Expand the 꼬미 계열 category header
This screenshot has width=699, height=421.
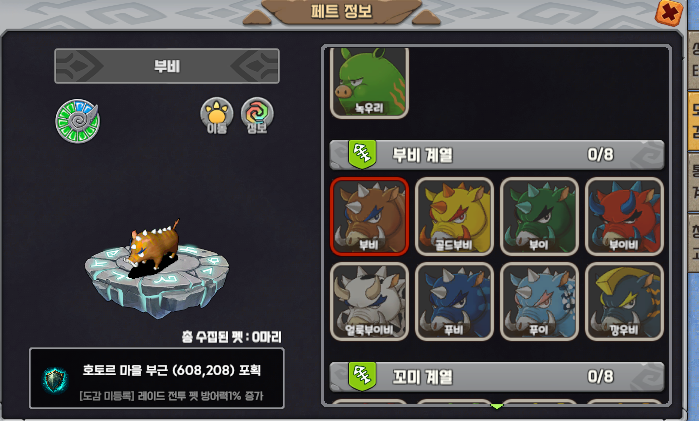(x=497, y=377)
